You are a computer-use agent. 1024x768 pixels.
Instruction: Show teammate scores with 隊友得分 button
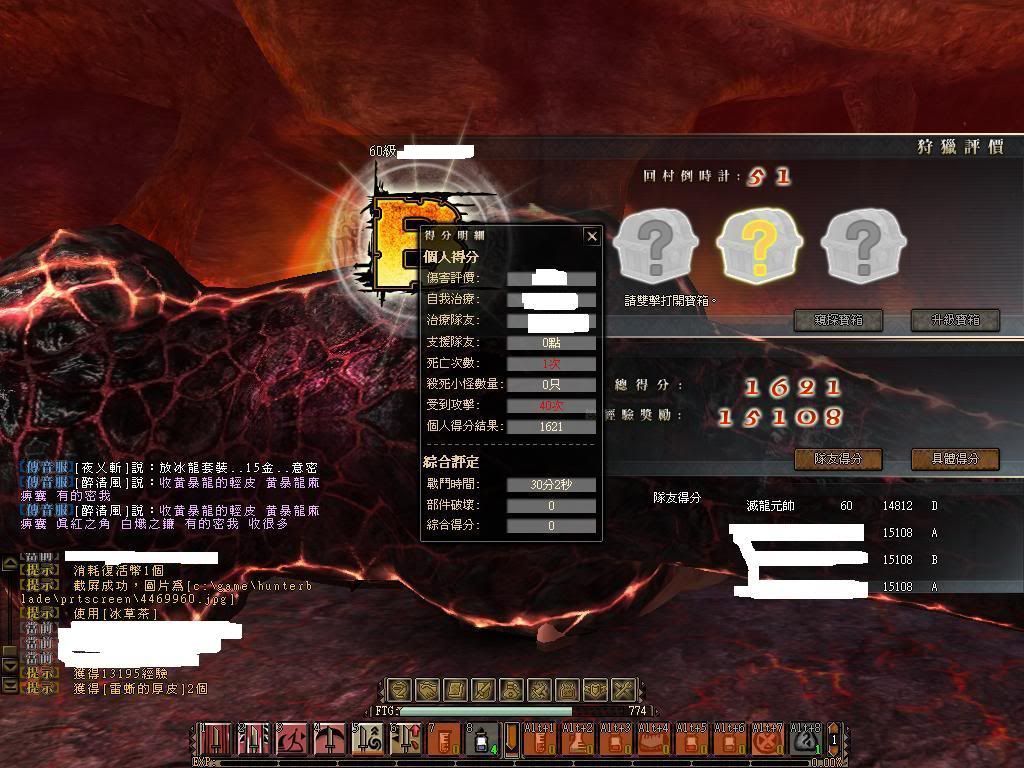[839, 459]
